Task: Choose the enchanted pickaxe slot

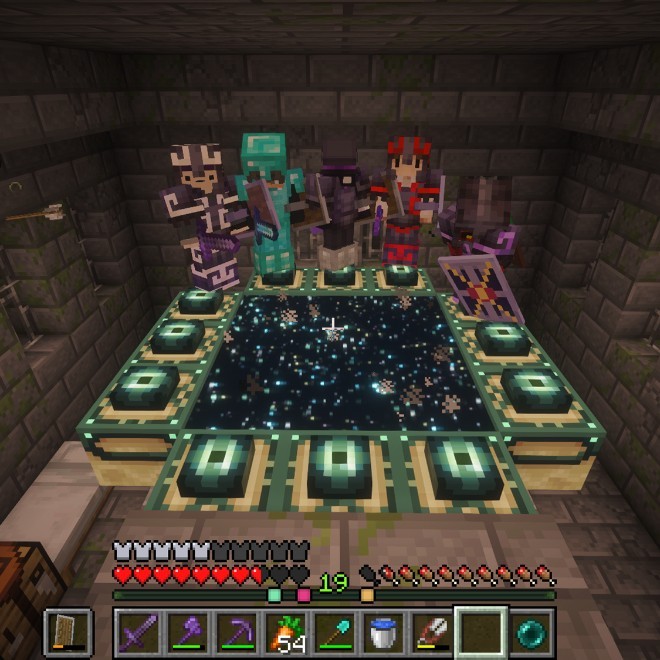Action: (236, 632)
